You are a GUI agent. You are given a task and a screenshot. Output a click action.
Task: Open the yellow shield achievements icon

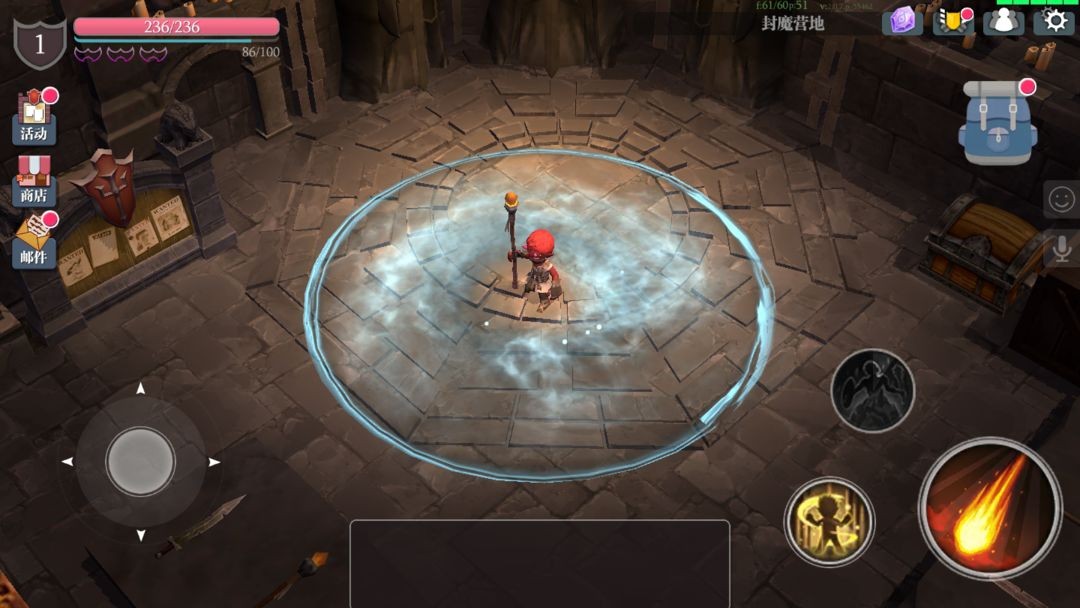(952, 21)
